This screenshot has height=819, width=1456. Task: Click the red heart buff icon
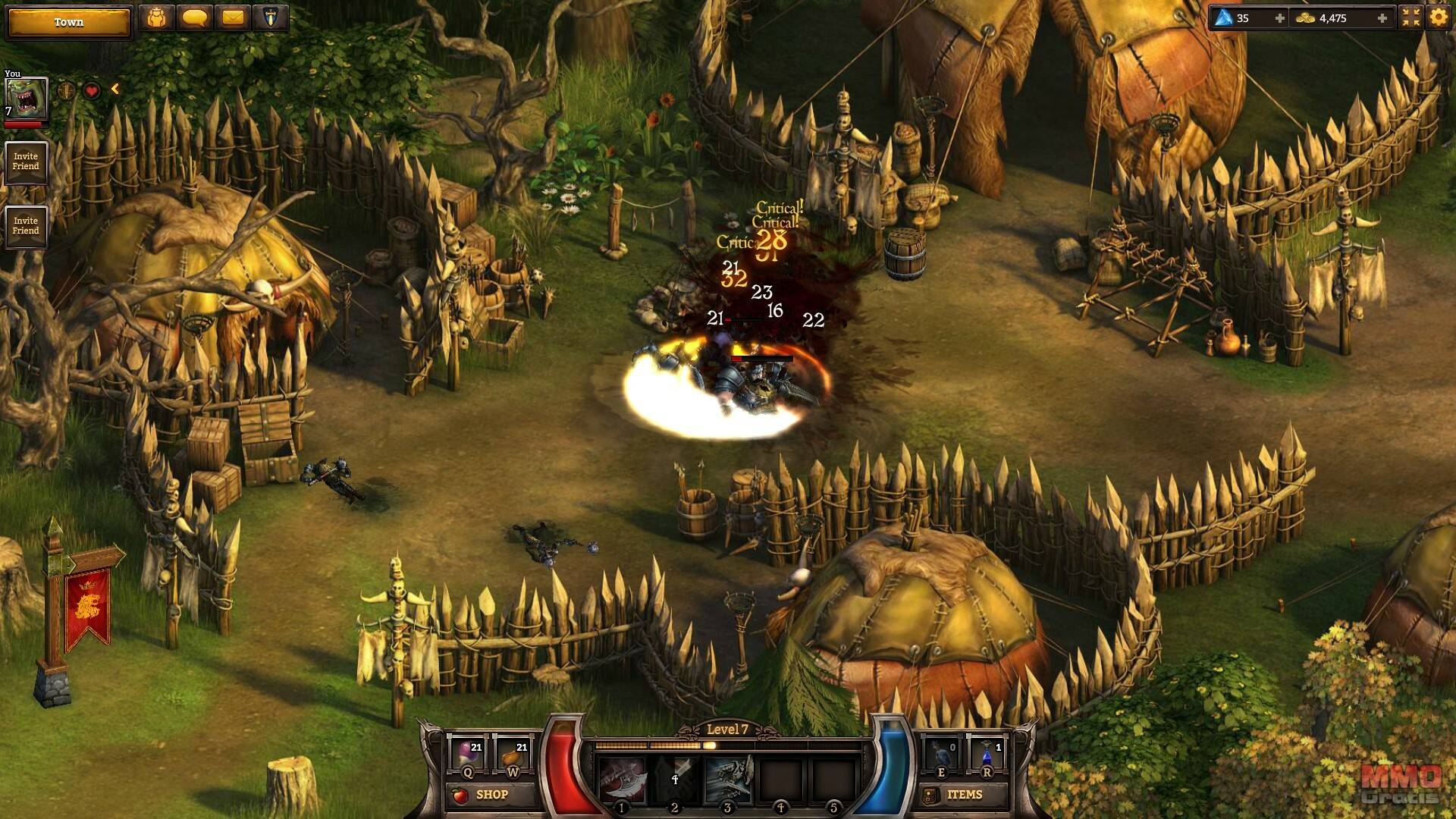[x=92, y=91]
